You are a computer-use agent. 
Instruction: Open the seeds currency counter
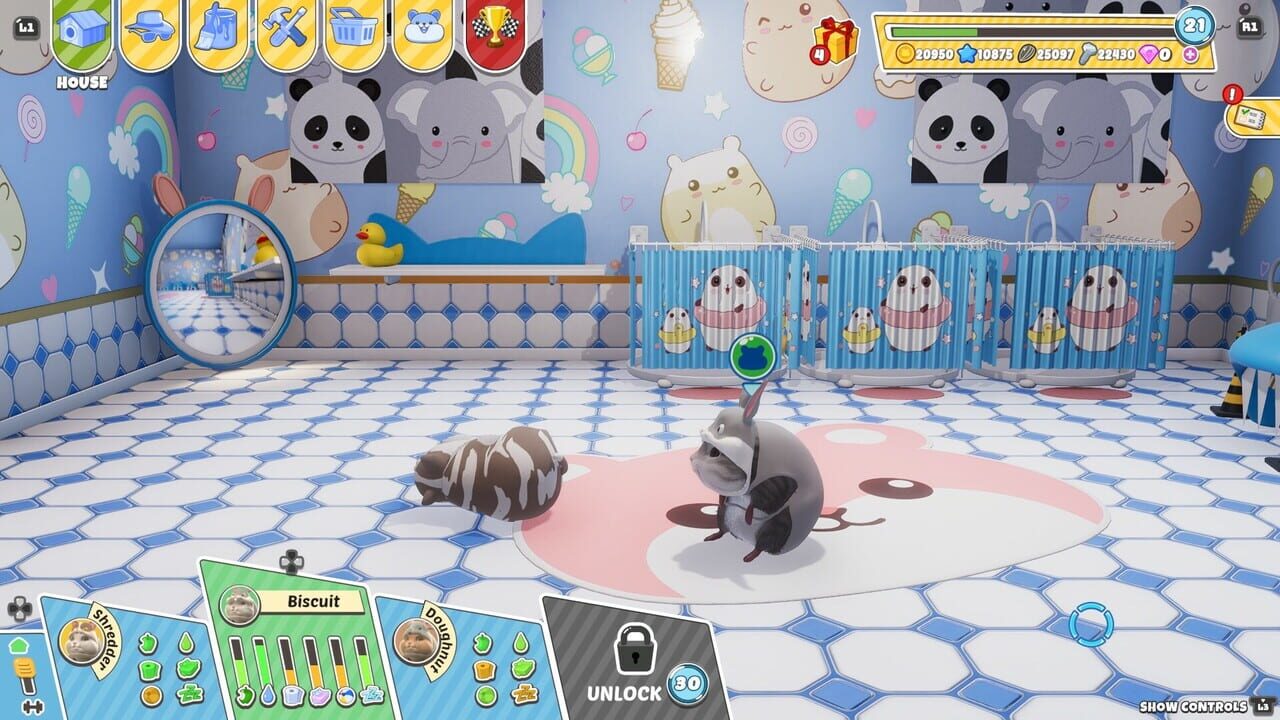[x=1027, y=53]
